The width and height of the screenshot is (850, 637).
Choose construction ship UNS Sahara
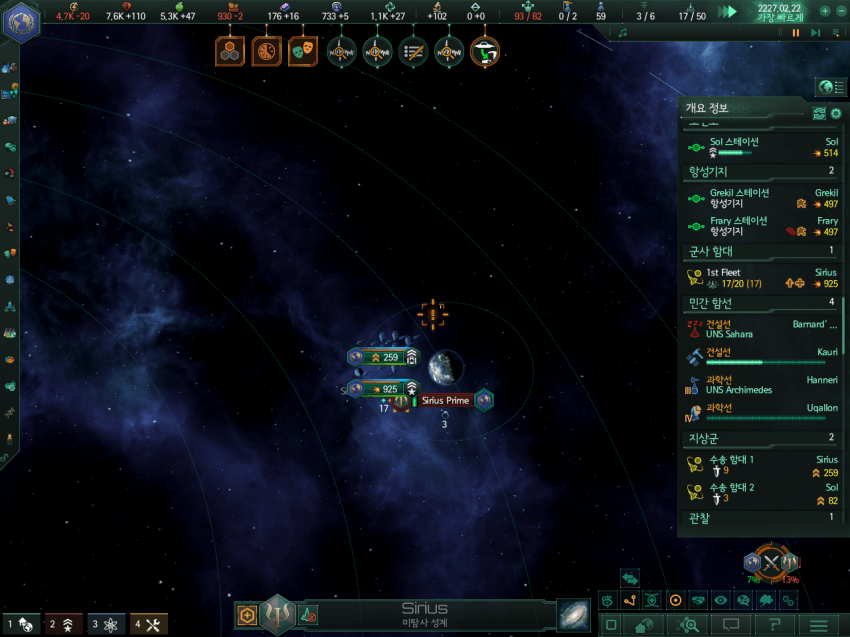pyautogui.click(x=760, y=329)
